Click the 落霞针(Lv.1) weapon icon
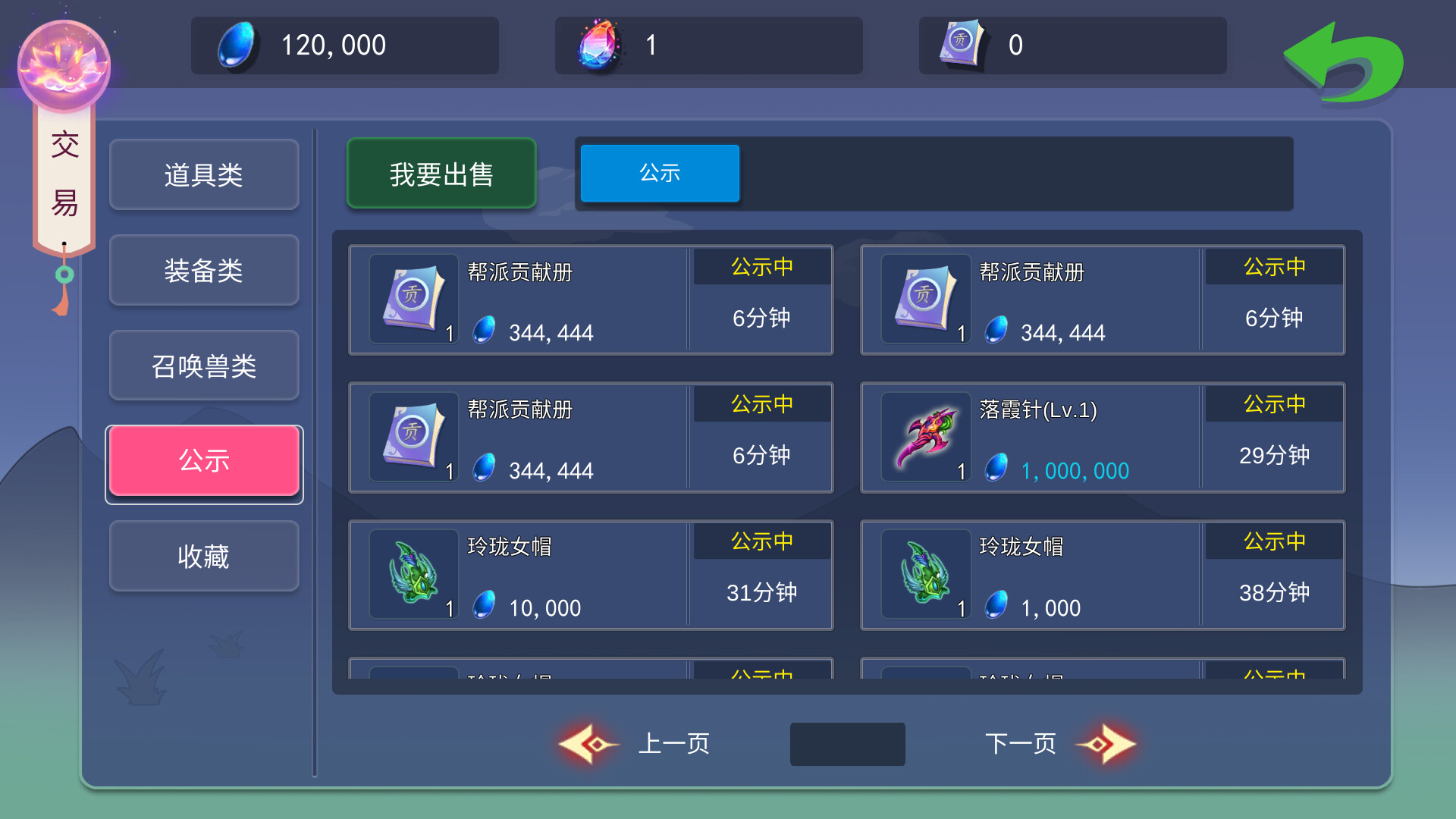Viewport: 1456px width, 819px height. coord(926,436)
